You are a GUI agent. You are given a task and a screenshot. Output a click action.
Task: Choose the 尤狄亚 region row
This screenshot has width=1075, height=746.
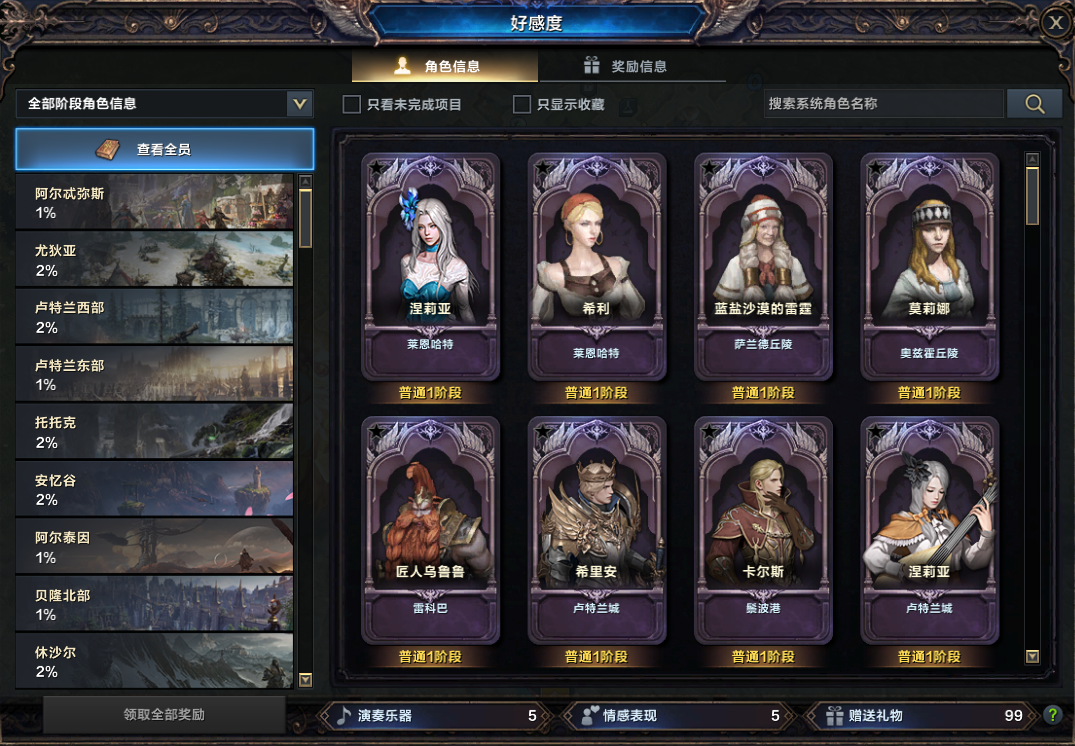(x=154, y=259)
